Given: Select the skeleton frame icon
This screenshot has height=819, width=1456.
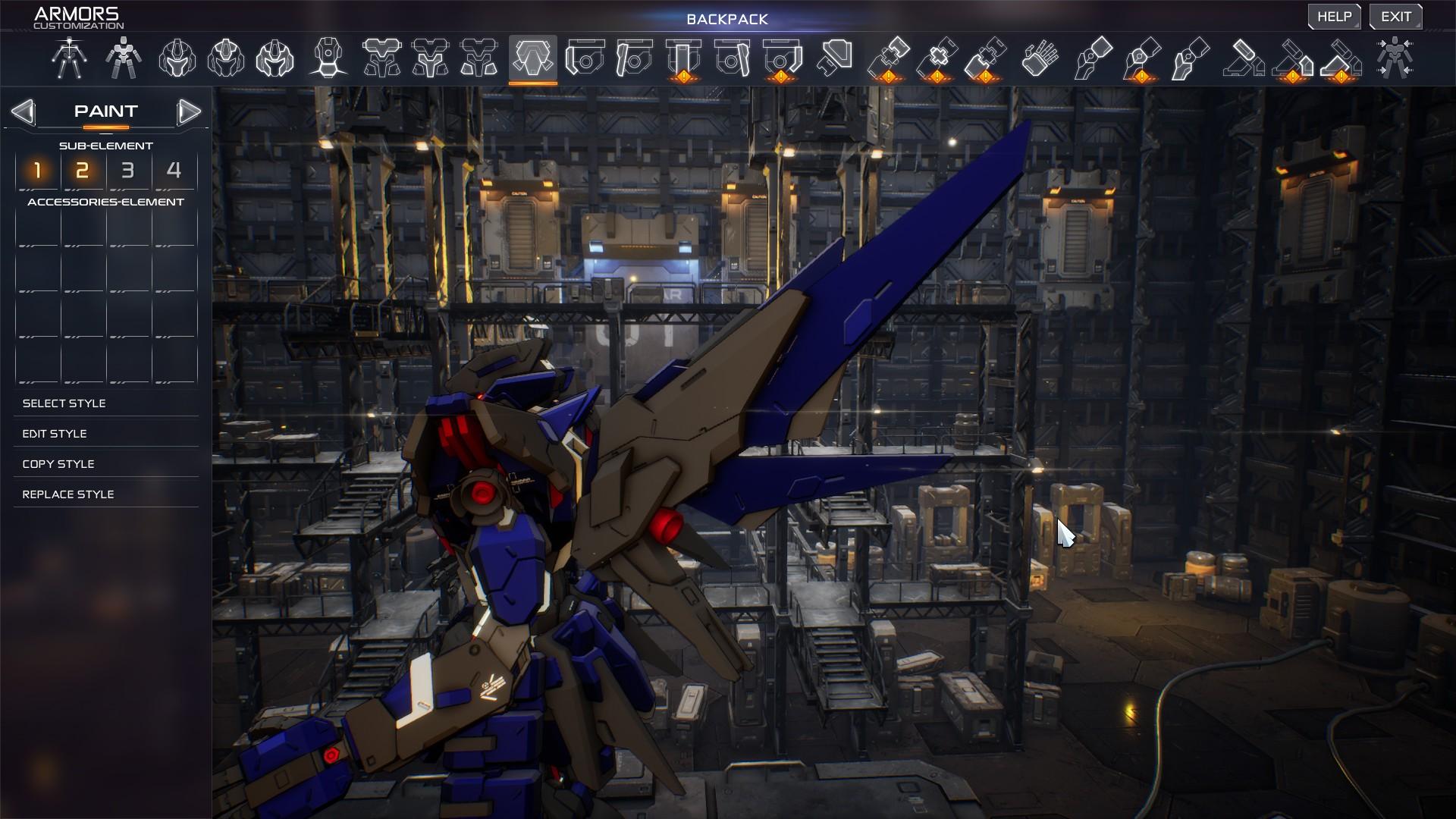Looking at the screenshot, I should point(69,58).
